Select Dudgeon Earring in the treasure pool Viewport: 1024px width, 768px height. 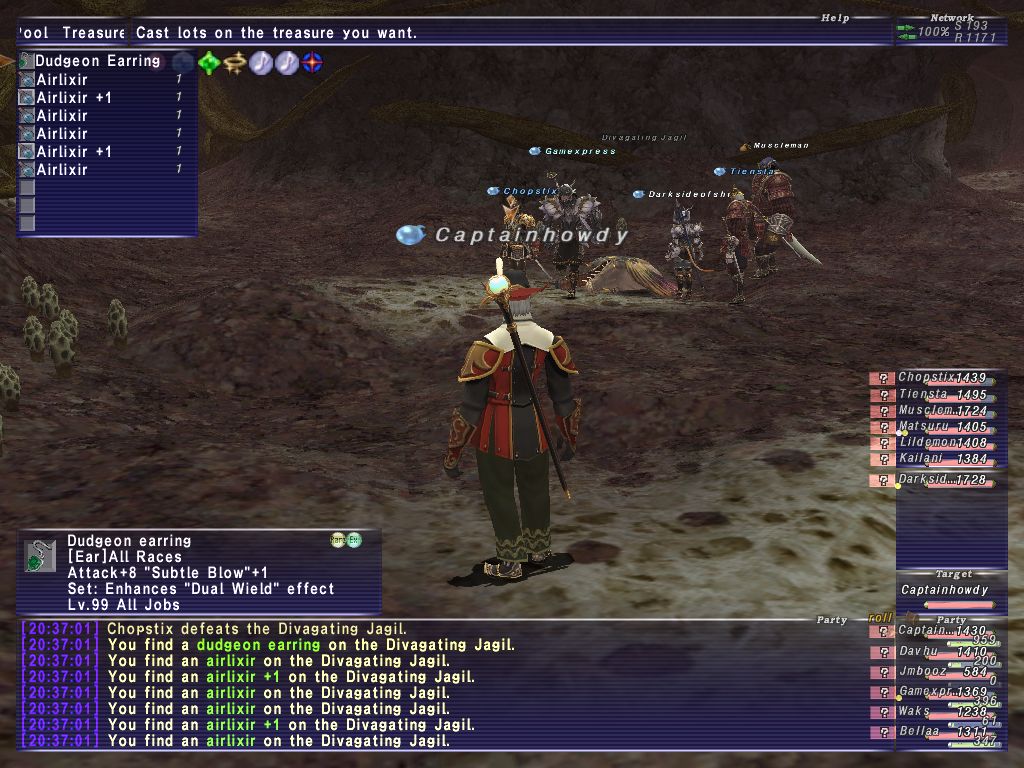[97, 61]
